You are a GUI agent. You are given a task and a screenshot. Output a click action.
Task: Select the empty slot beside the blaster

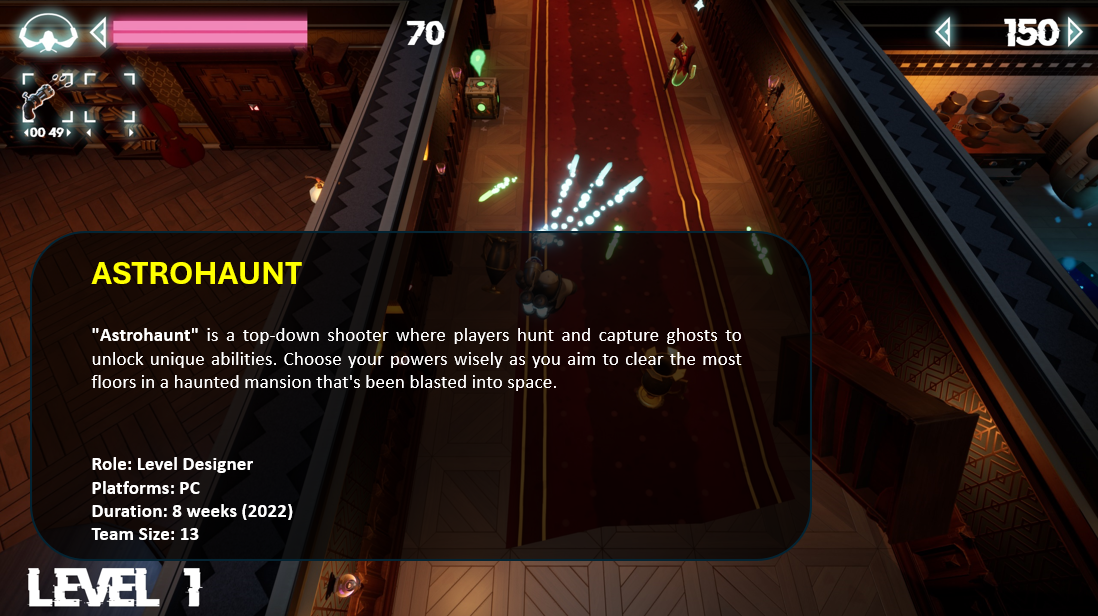pyautogui.click(x=109, y=97)
